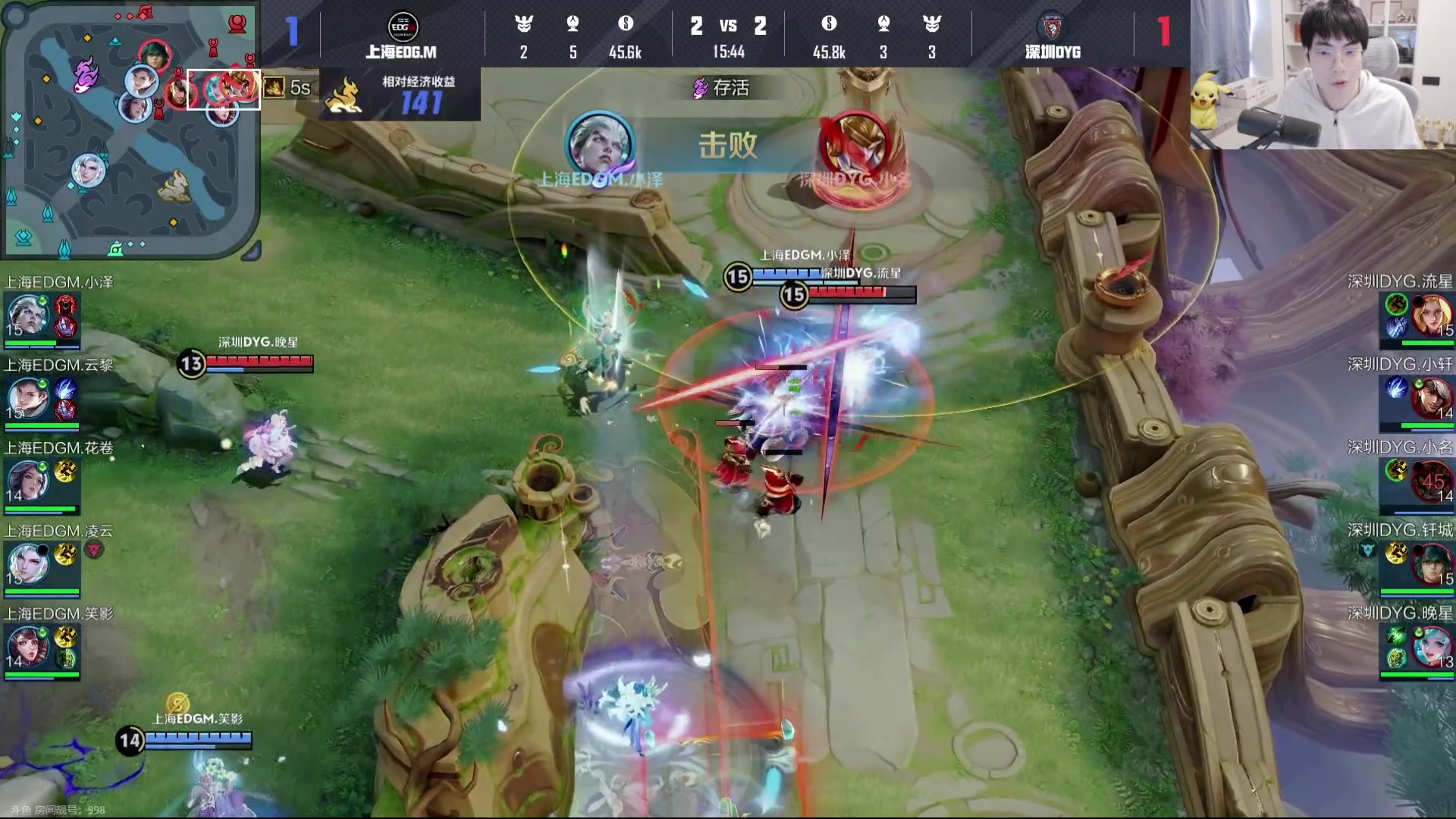Select player 上海EDGM.凌云 portrait
The width and height of the screenshot is (1456, 819).
point(27,563)
